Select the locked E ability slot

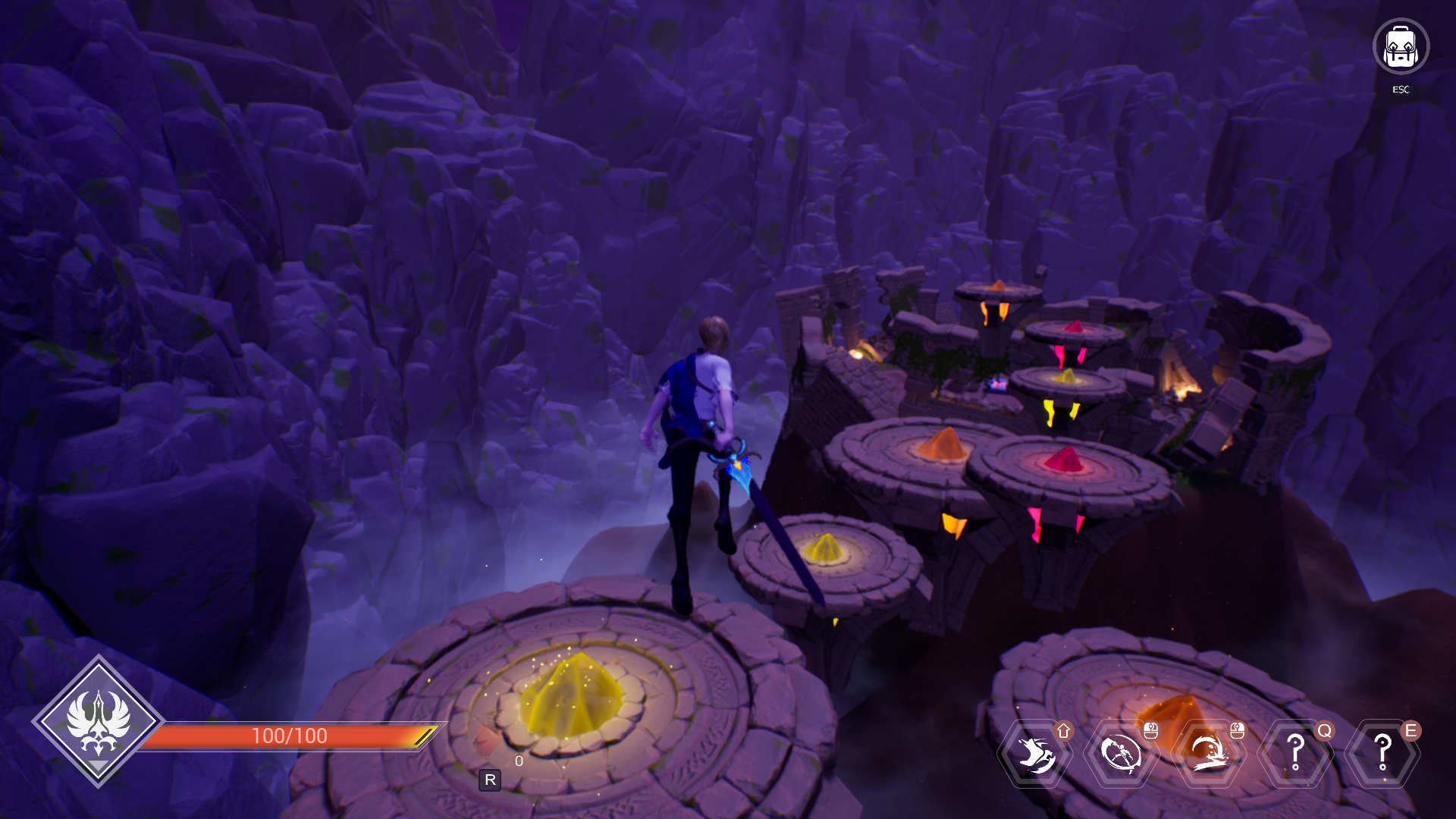tap(1382, 754)
